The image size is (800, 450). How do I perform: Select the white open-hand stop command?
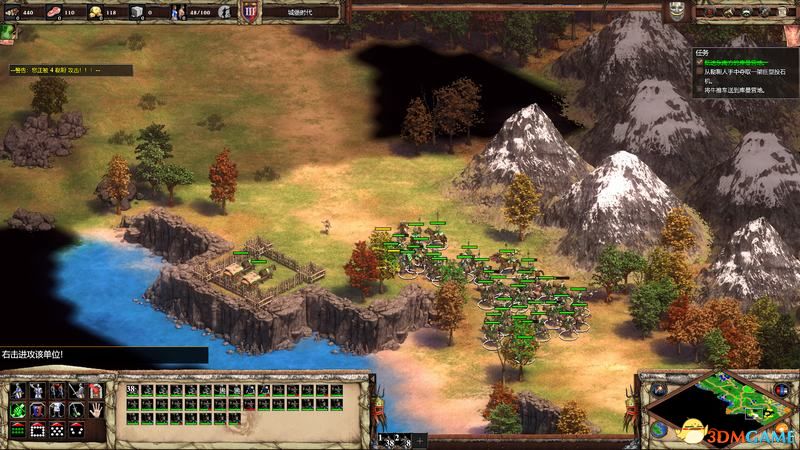pos(96,410)
